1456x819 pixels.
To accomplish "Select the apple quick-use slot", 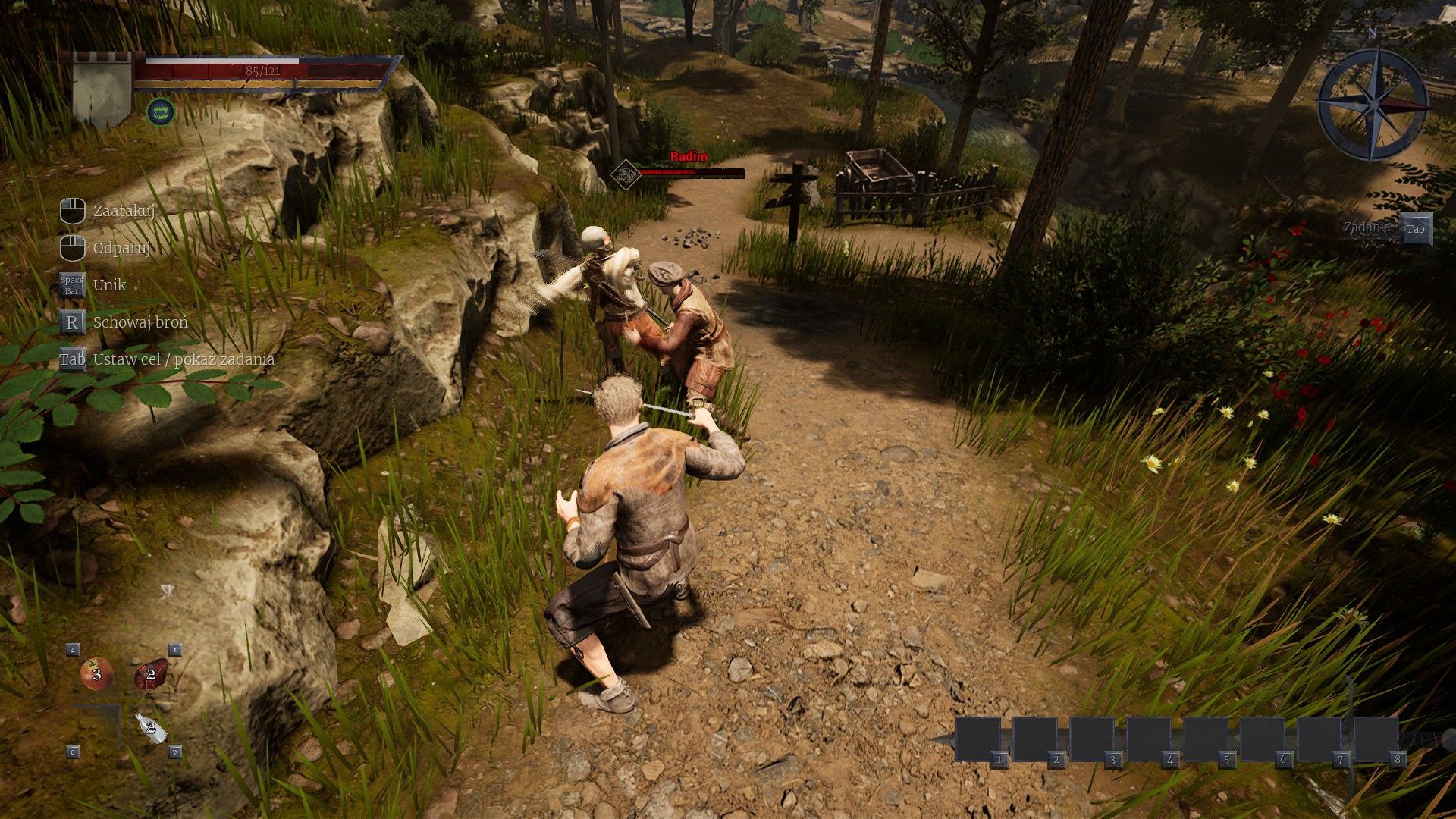I will pos(96,673).
